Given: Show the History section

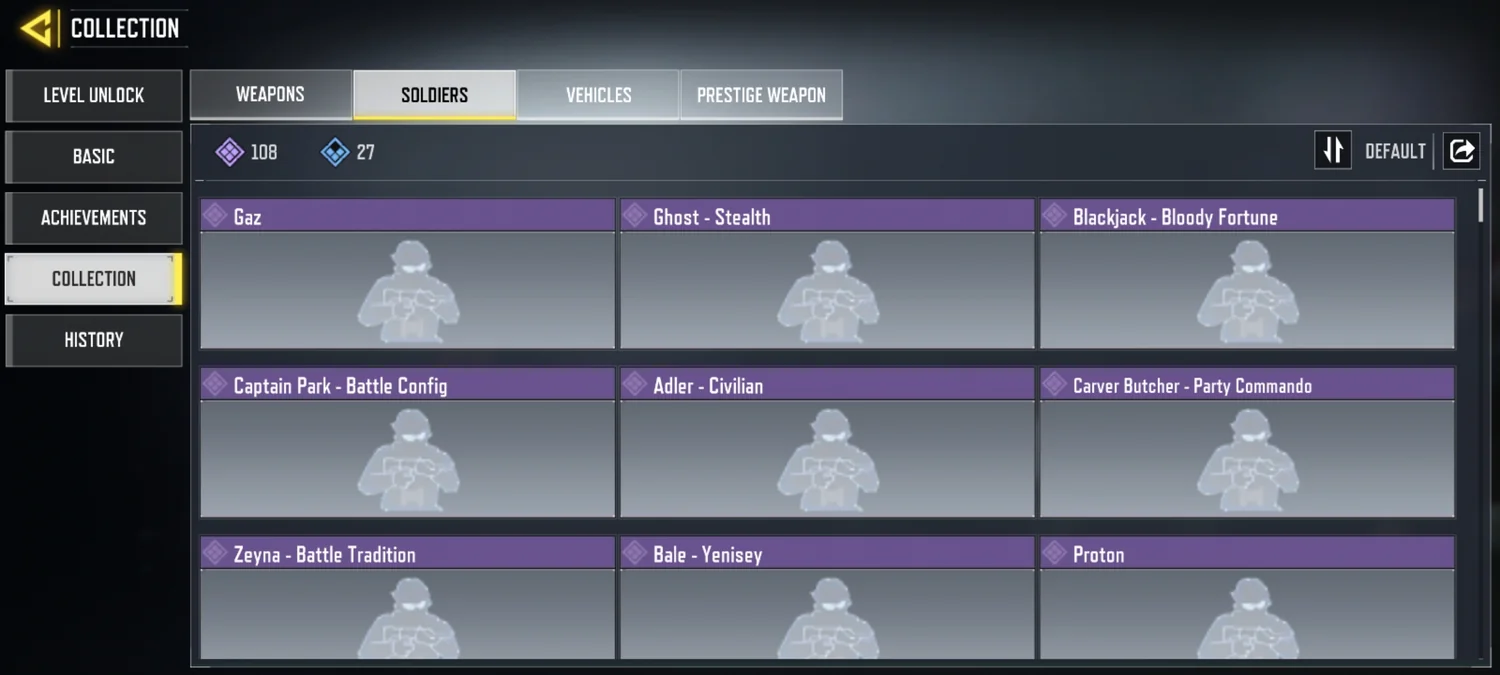Looking at the screenshot, I should (94, 340).
